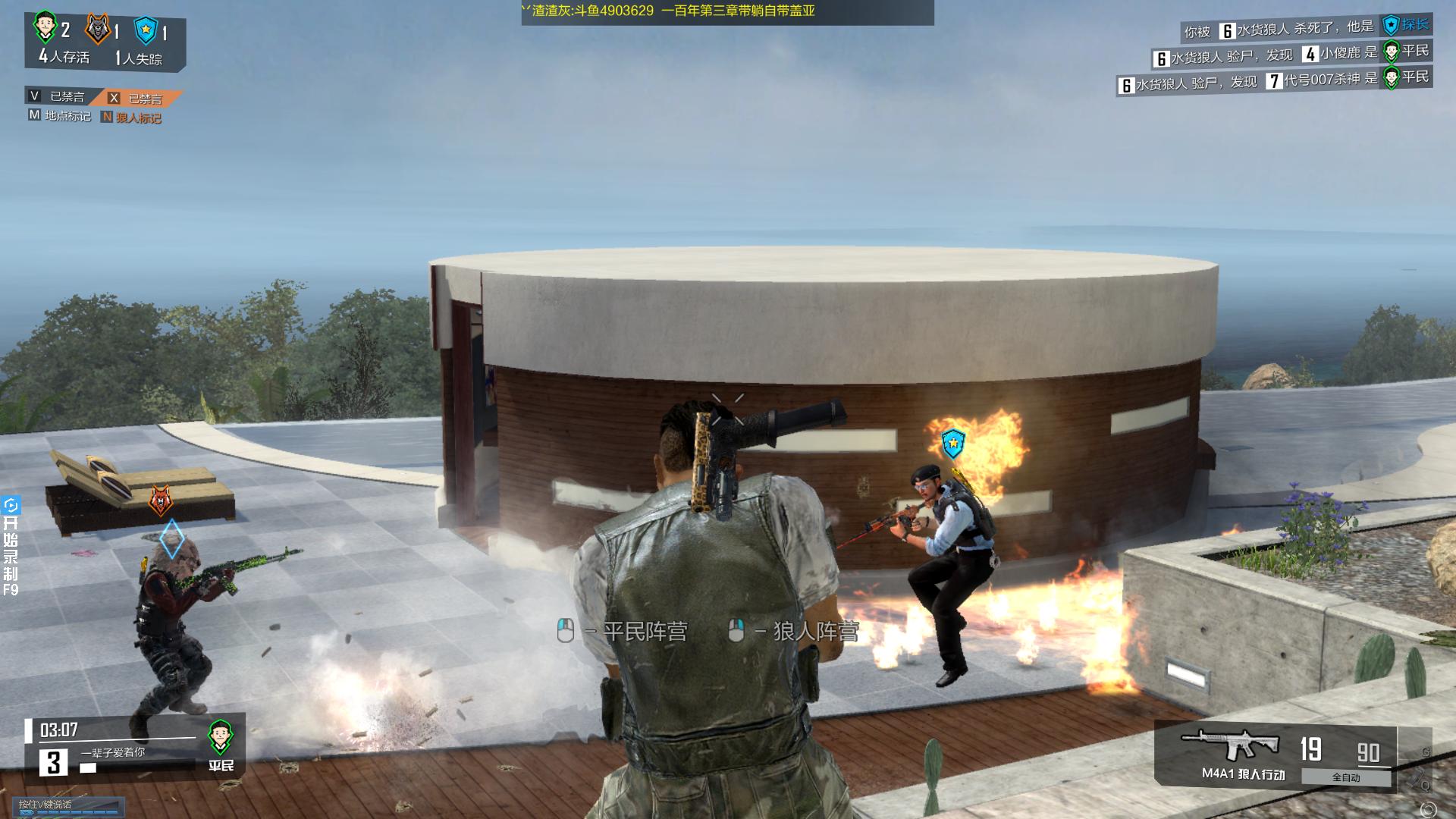This screenshot has height=819, width=1456.
Task: Toggle the V 已禁言 voice mute
Action: click(58, 96)
